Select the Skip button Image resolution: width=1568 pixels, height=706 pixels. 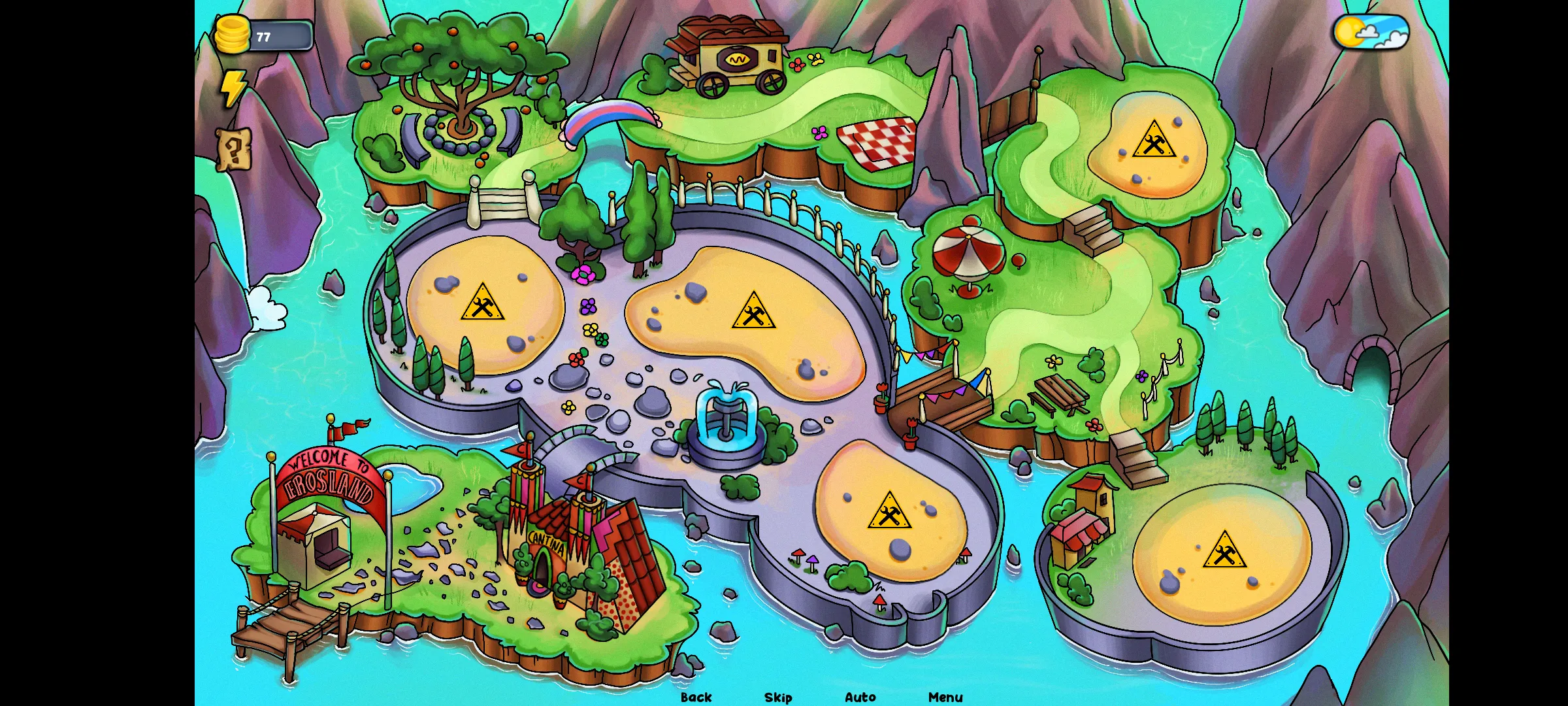tap(778, 697)
